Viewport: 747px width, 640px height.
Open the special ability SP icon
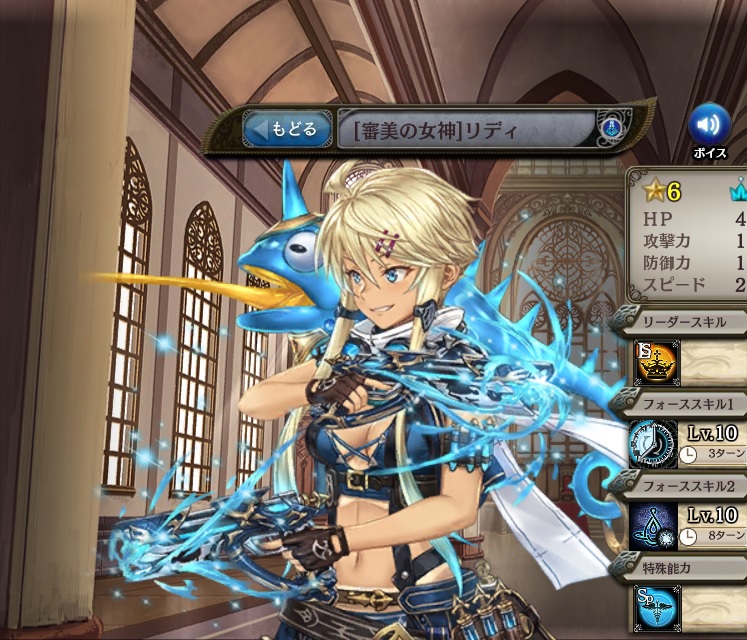click(654, 607)
